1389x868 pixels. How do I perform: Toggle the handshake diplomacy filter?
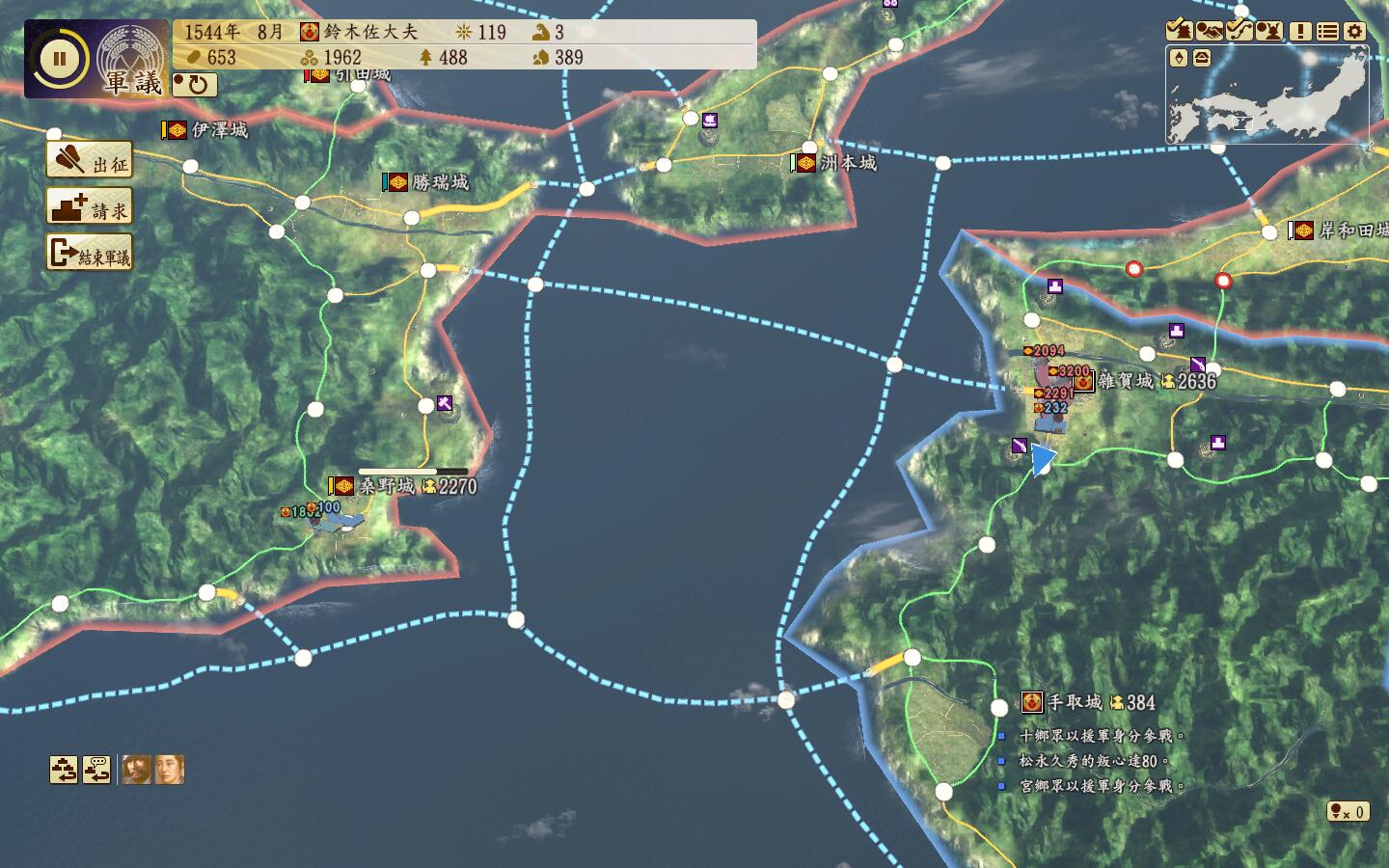point(1210,31)
